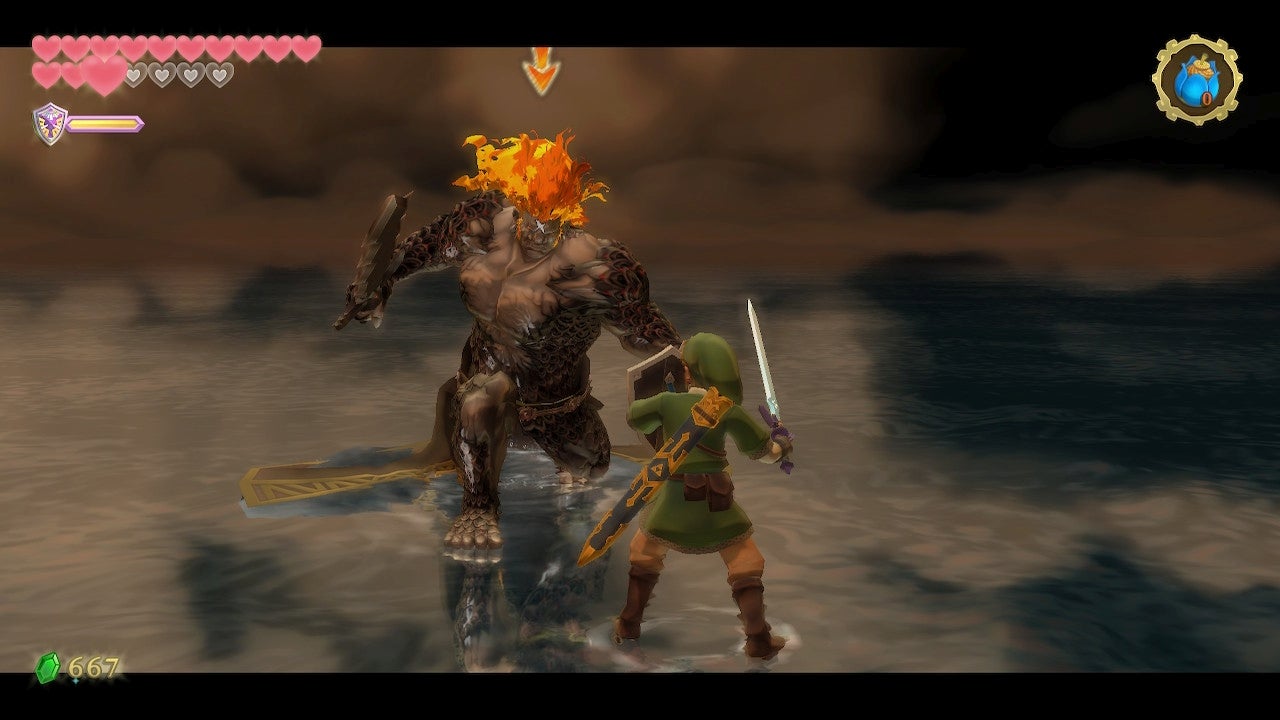Viewport: 1280px width, 720px height.
Task: Toggle the zero quantity badge on the pouch item
Action: click(x=1207, y=97)
